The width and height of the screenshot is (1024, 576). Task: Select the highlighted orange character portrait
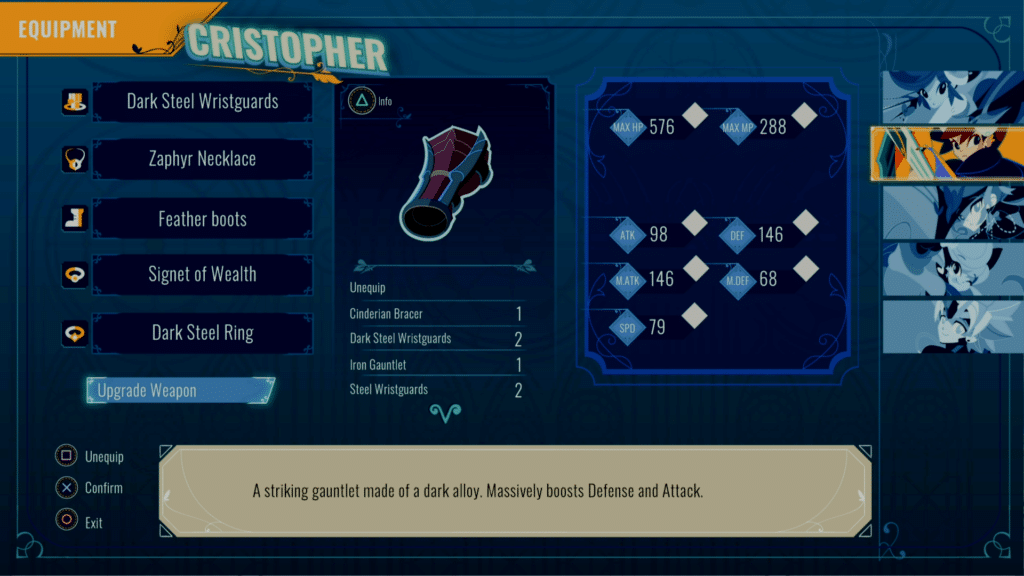(x=947, y=155)
